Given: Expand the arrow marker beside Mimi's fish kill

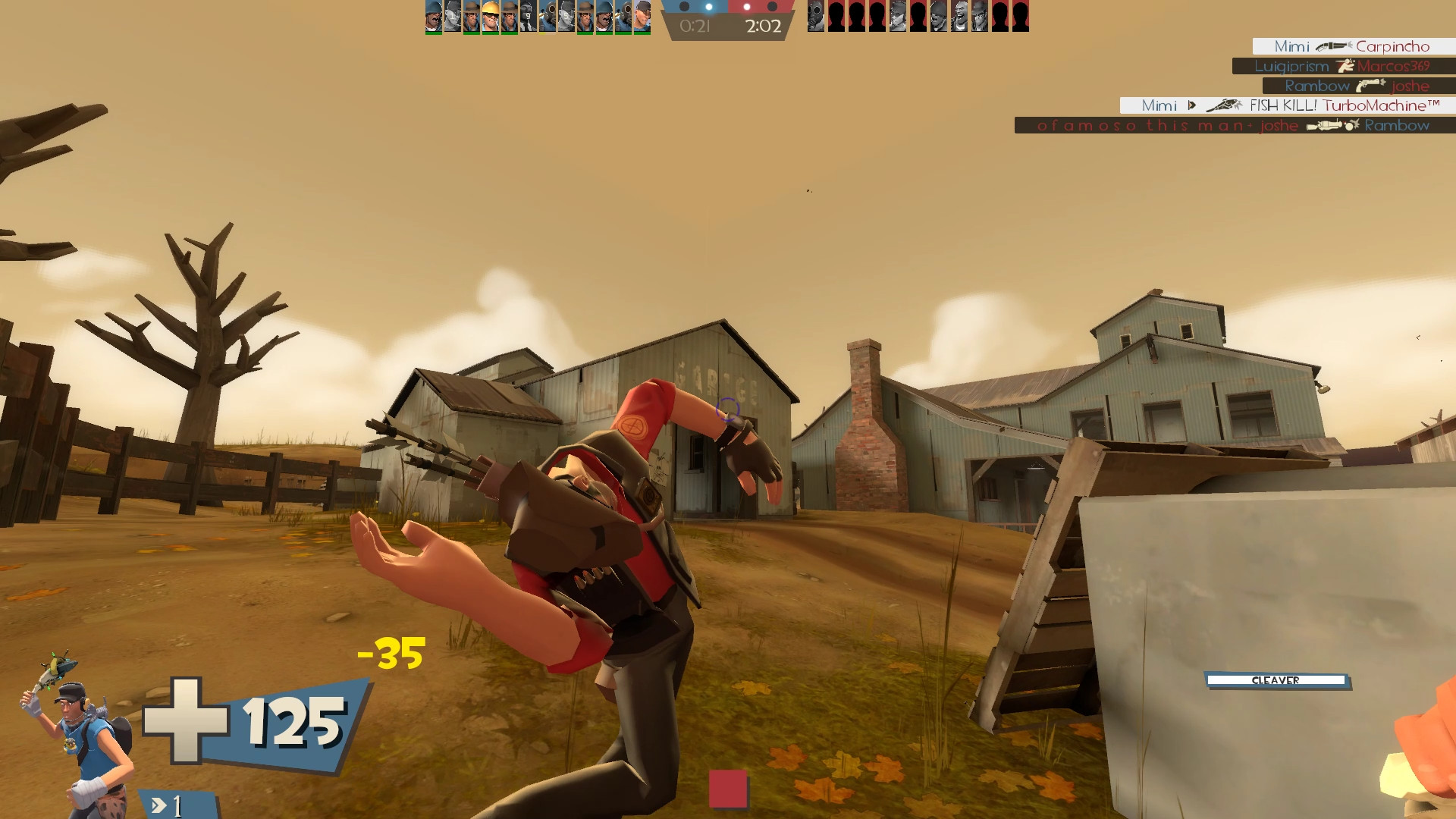Looking at the screenshot, I should (1191, 106).
